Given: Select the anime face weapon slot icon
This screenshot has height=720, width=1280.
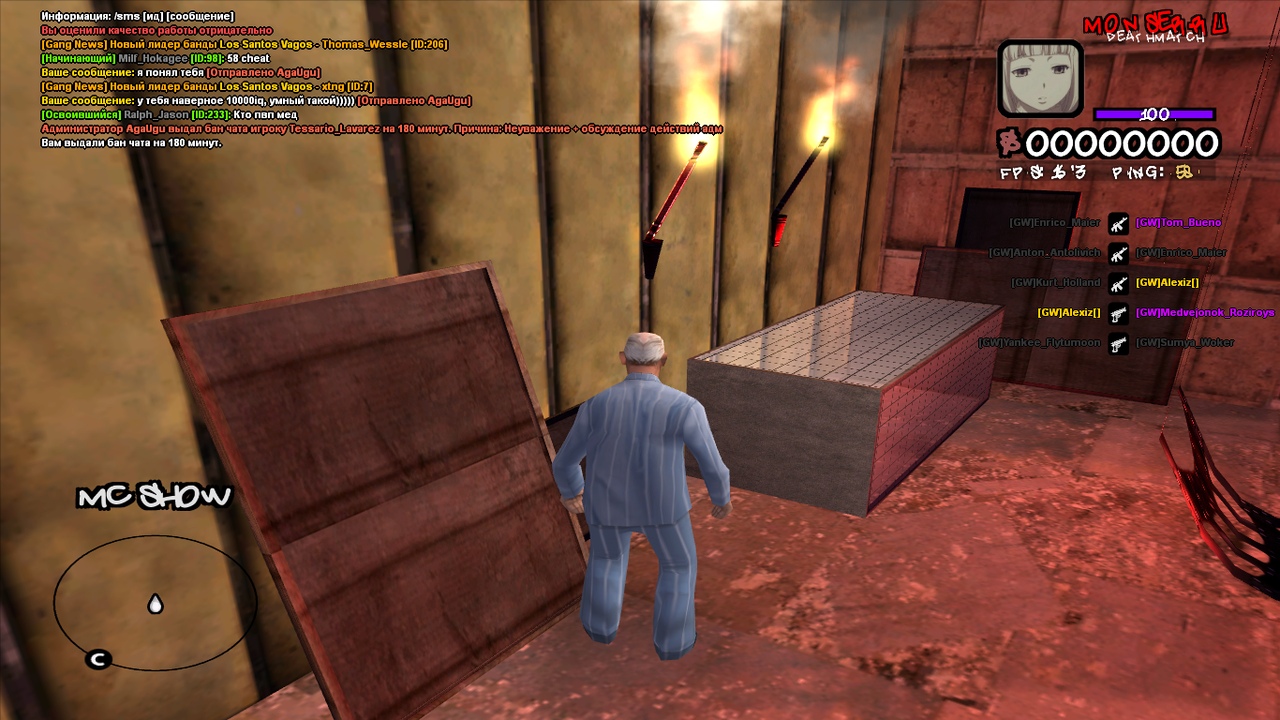Looking at the screenshot, I should click(1040, 78).
